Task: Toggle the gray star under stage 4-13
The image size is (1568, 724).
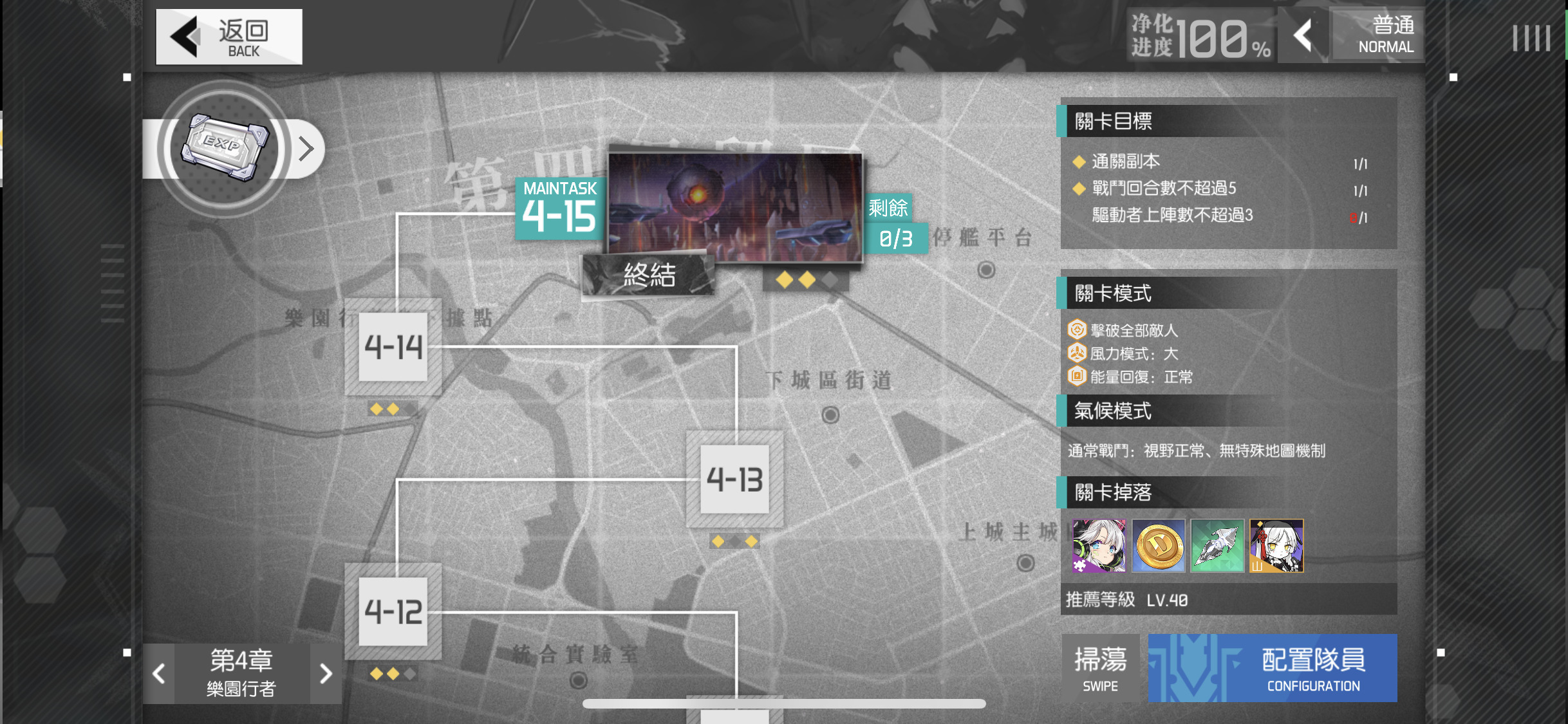Action: tap(734, 541)
